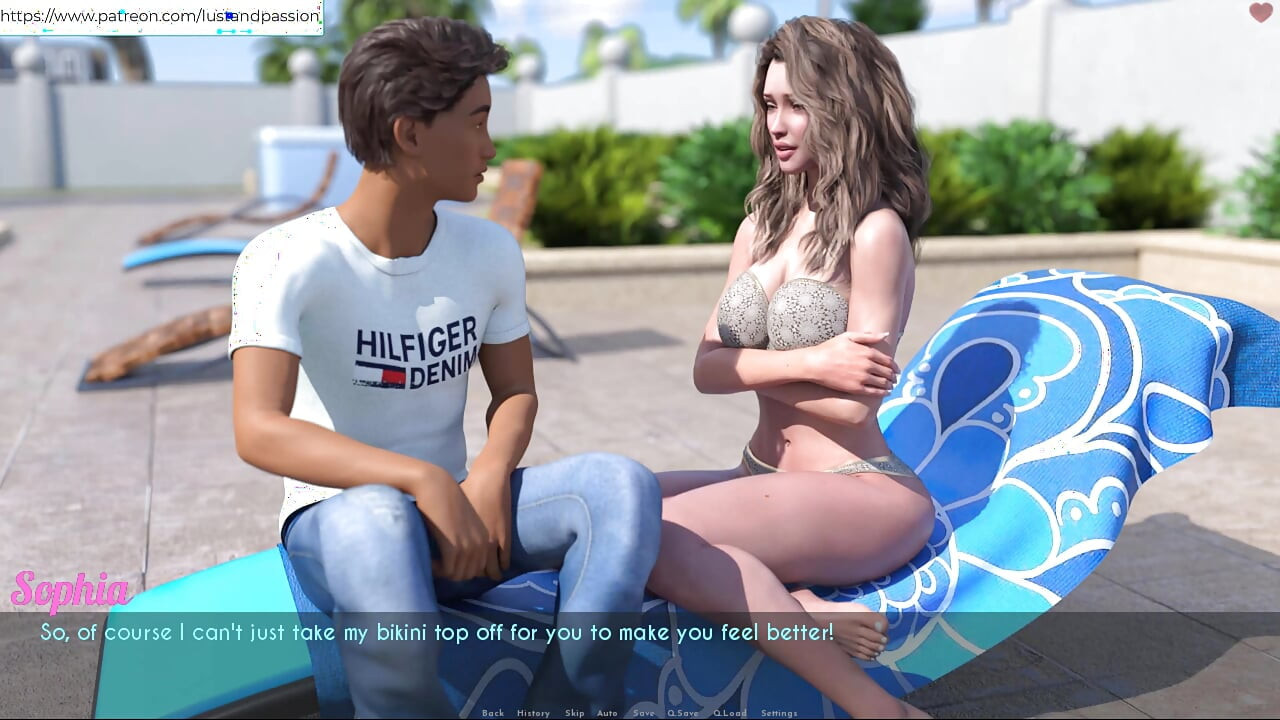This screenshot has width=1280, height=720.
Task: Quick load with Q.Load
Action: coord(729,713)
